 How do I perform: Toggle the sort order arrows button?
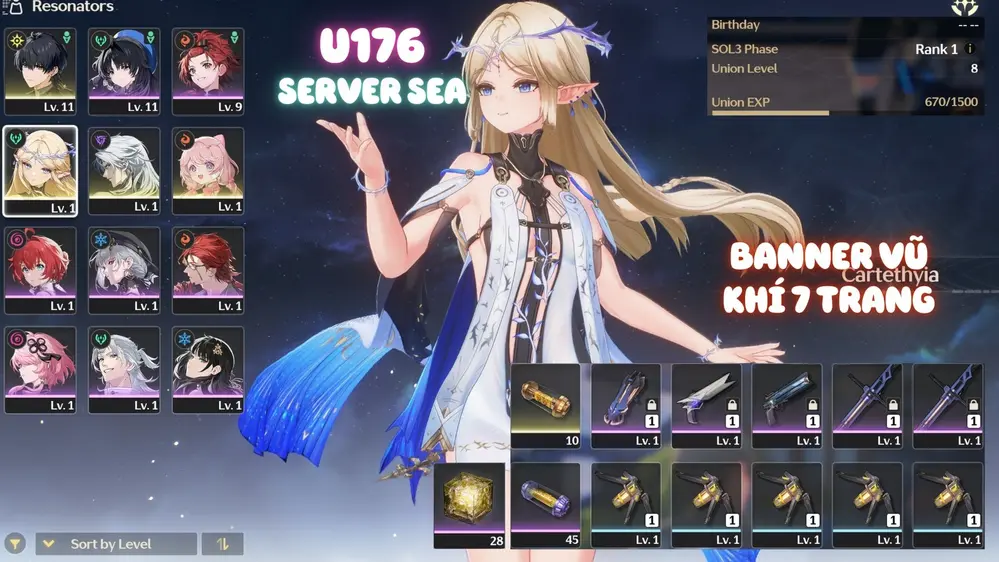[x=222, y=544]
